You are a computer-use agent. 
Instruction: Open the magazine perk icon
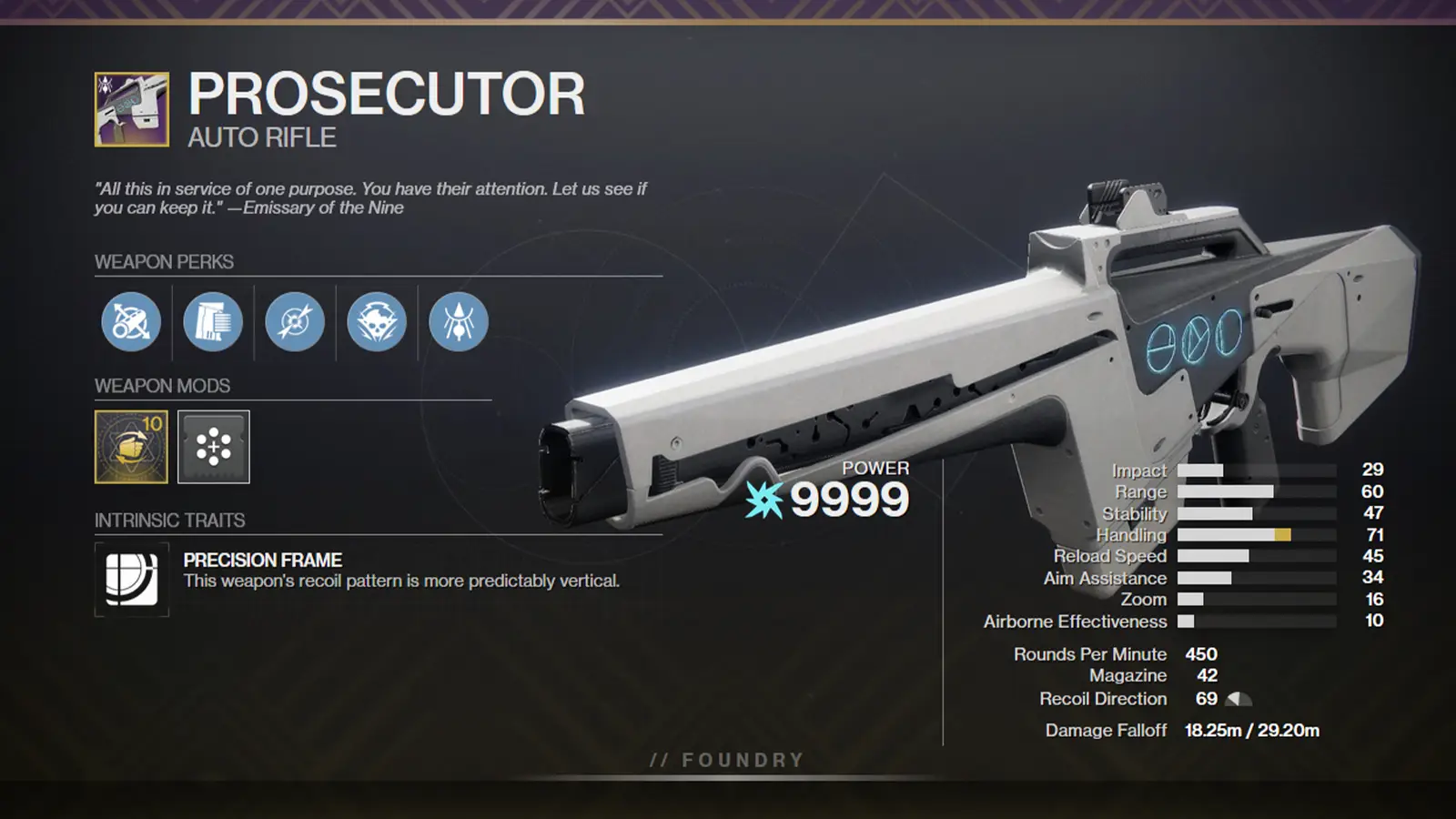[211, 322]
